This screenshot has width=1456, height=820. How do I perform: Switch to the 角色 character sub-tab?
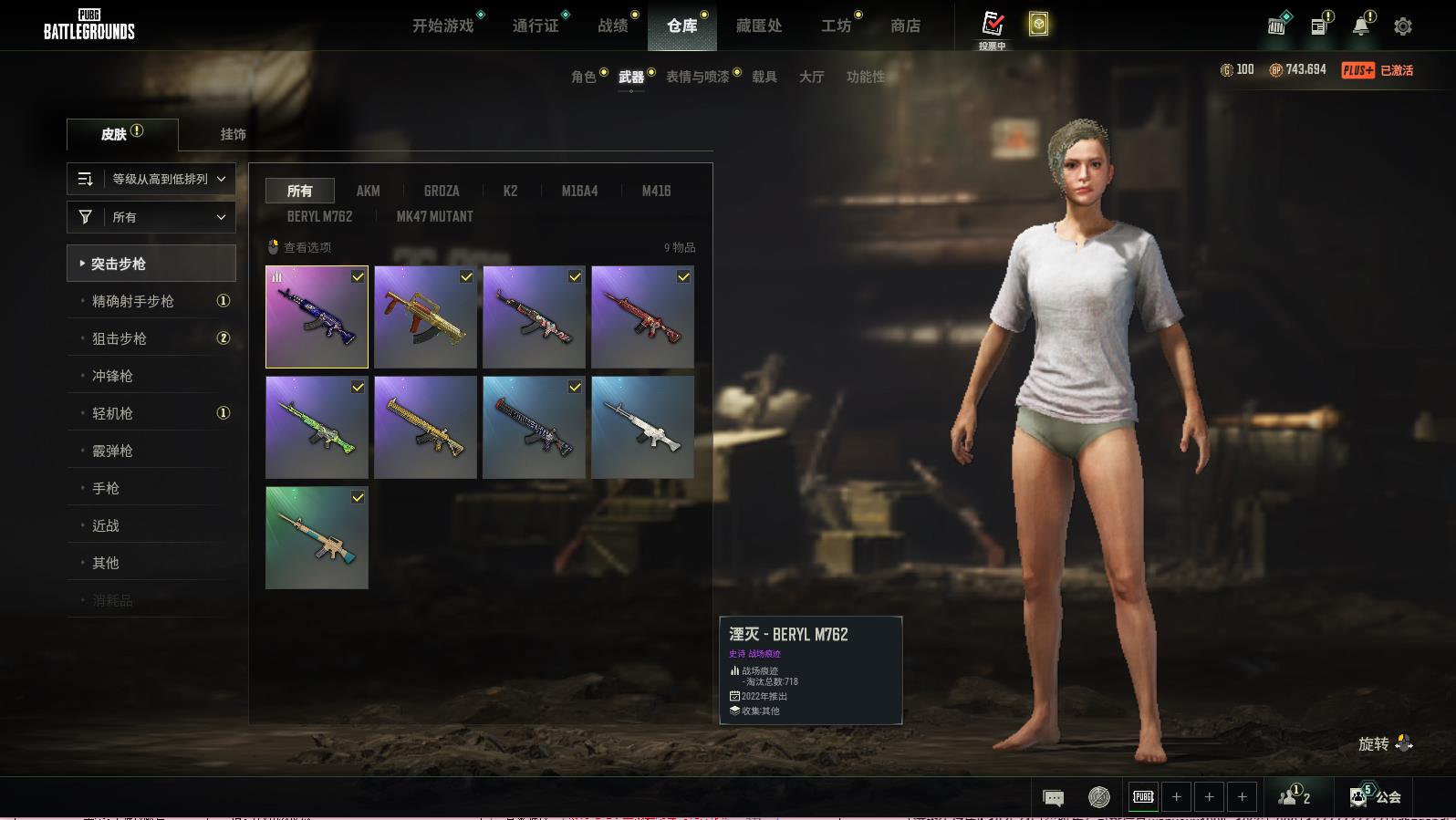click(584, 77)
